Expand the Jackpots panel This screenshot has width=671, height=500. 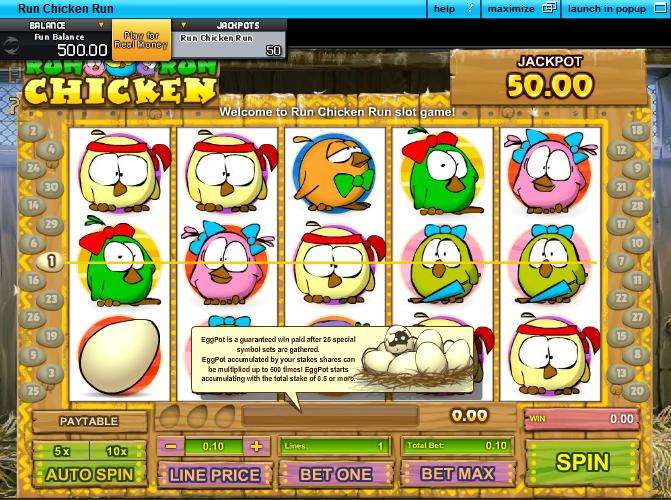229,25
